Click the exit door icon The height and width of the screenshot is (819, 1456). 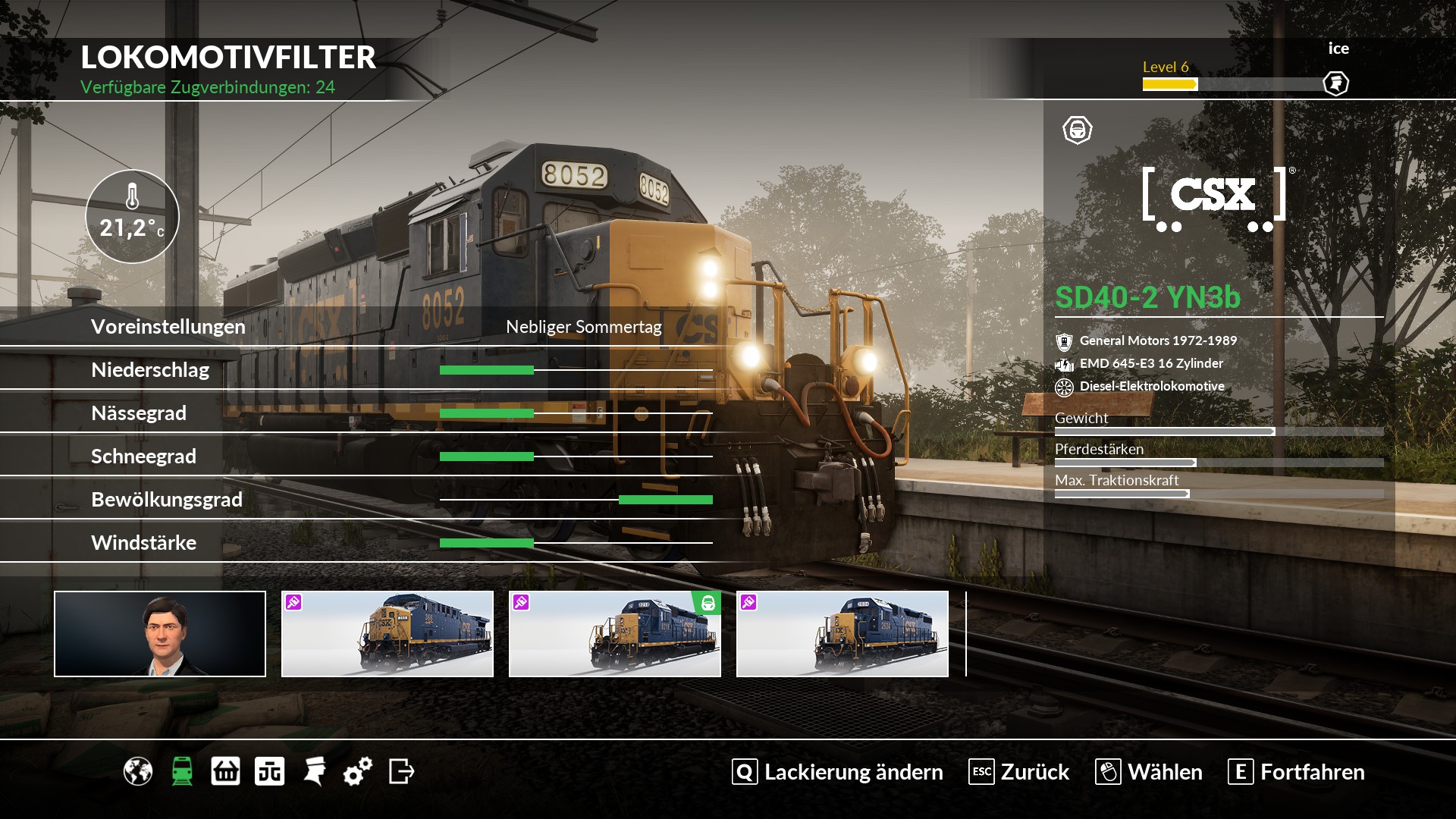[x=401, y=772]
